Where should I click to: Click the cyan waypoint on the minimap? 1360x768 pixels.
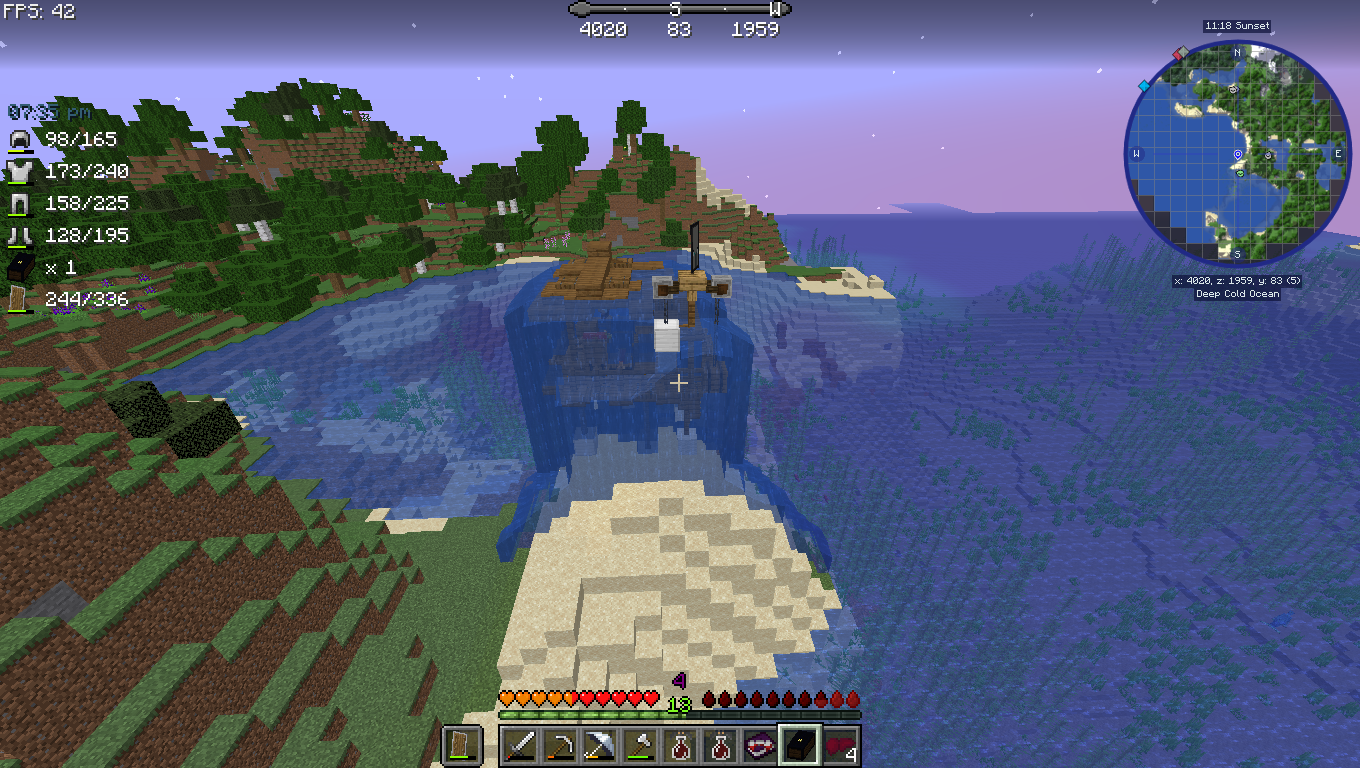[1144, 86]
